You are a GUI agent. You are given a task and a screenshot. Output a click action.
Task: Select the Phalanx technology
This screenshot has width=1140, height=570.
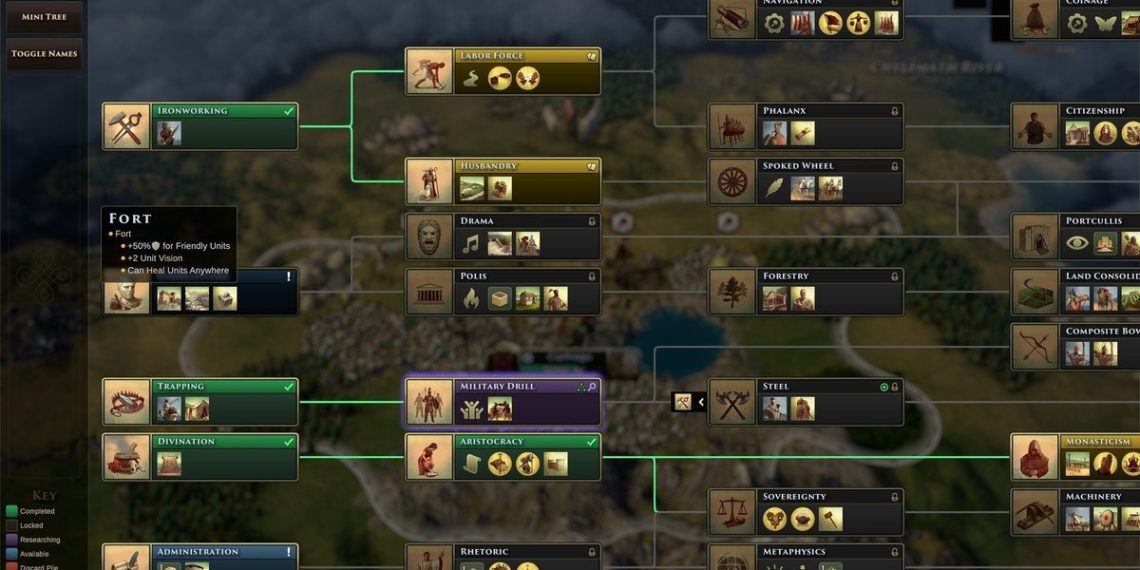coord(805,127)
